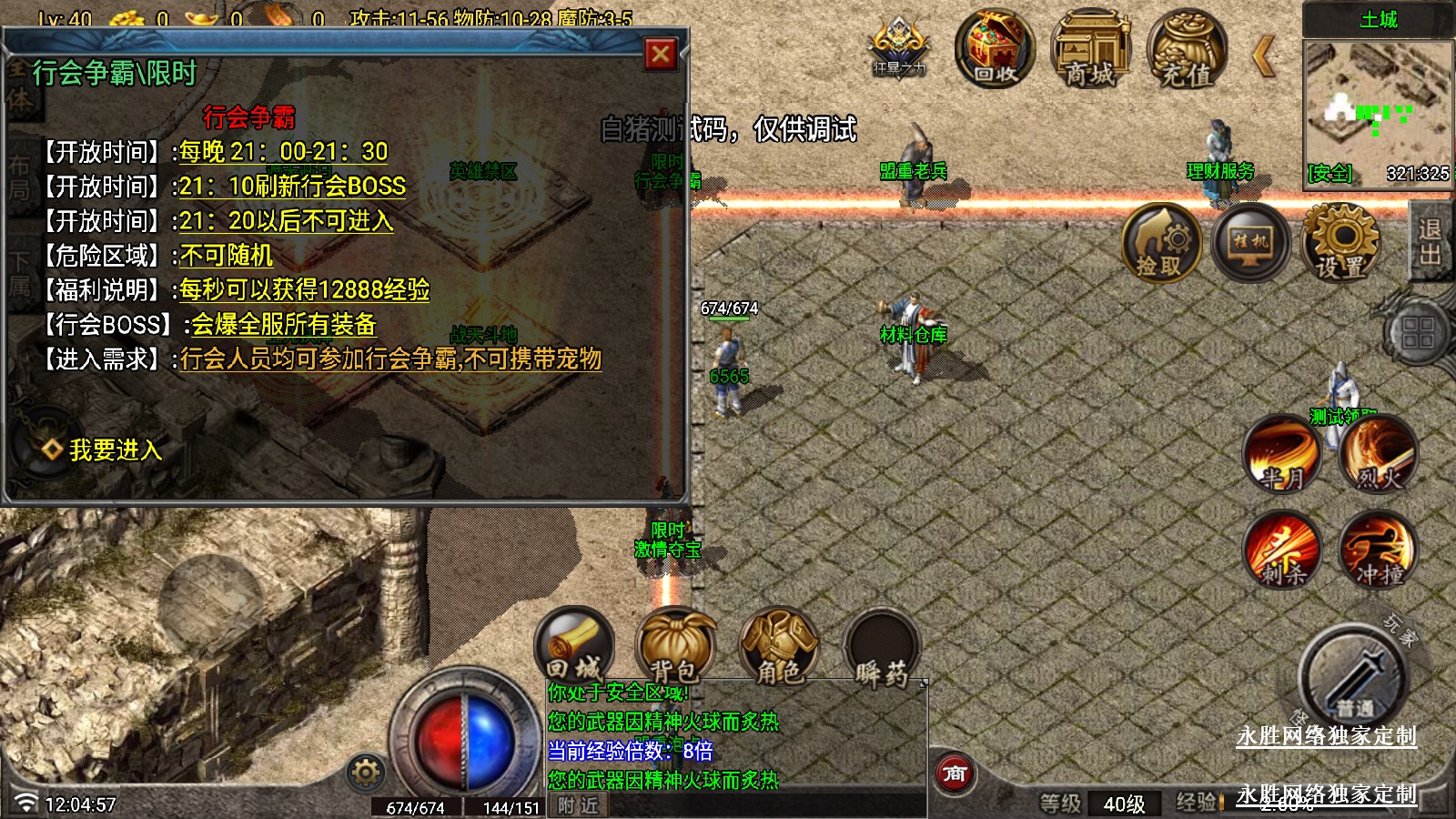Open the 商城 shop
The height and width of the screenshot is (819, 1456).
pos(1090,48)
